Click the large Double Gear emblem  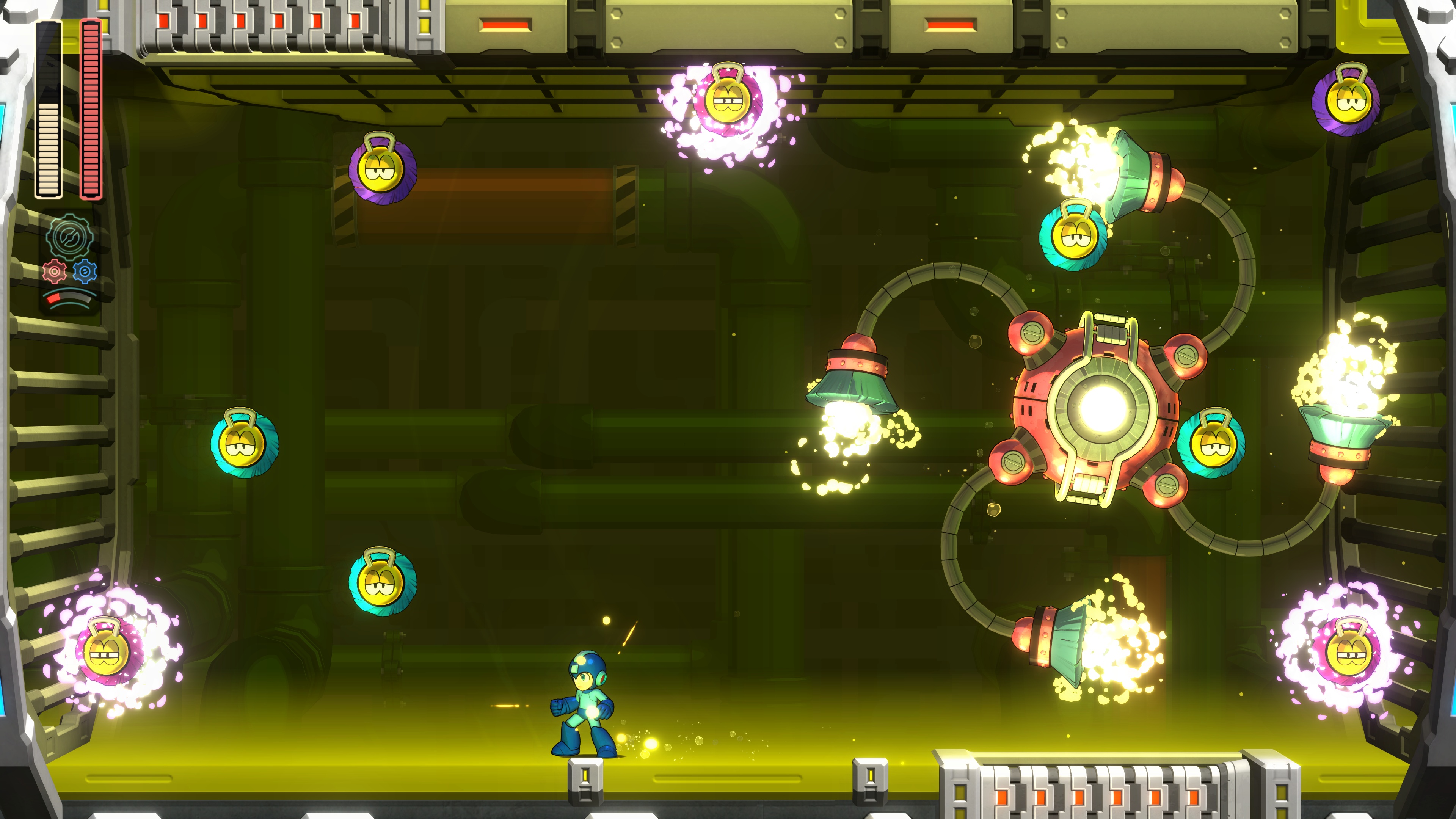[69, 237]
